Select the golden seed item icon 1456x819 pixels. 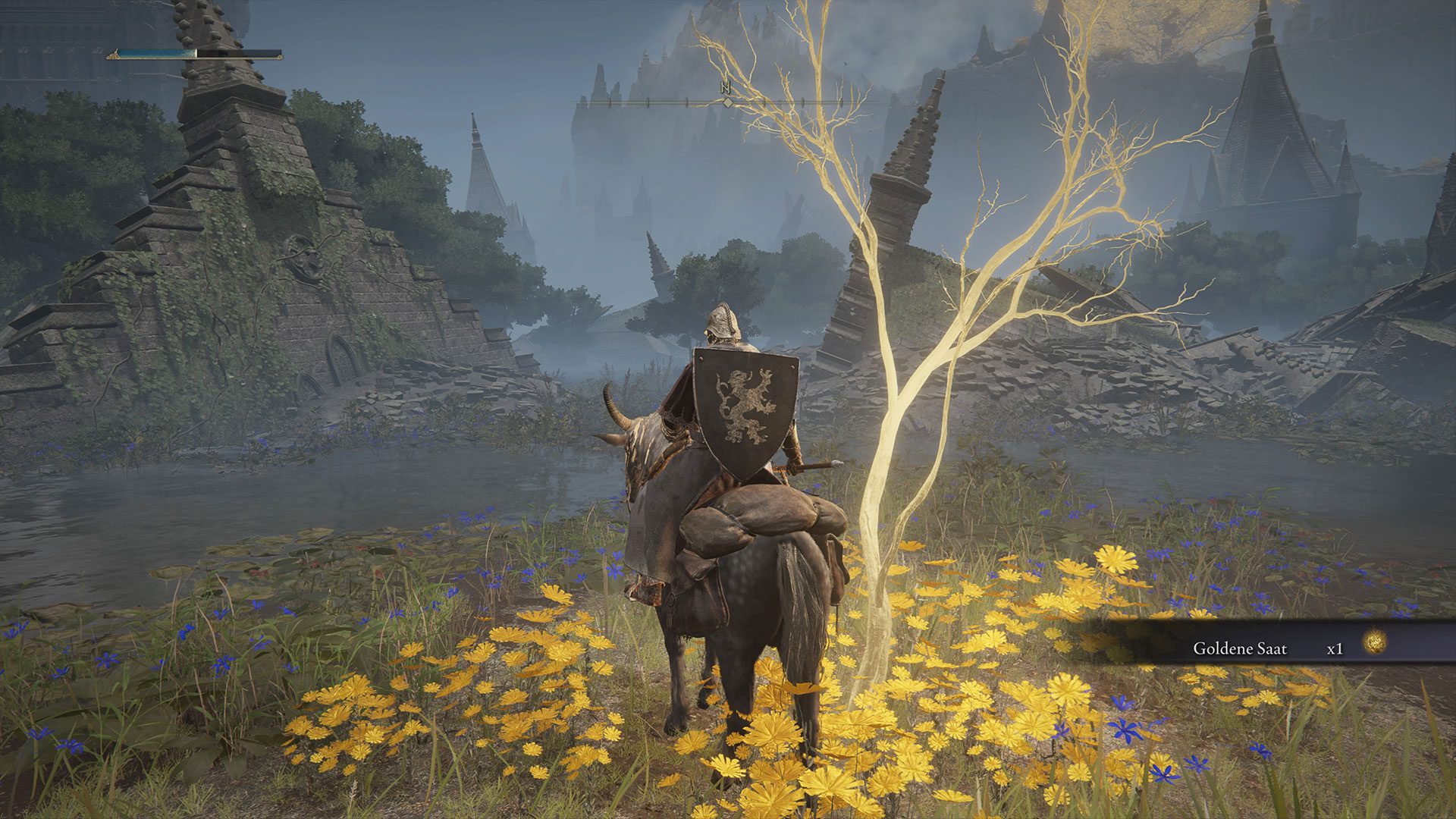click(x=1374, y=643)
